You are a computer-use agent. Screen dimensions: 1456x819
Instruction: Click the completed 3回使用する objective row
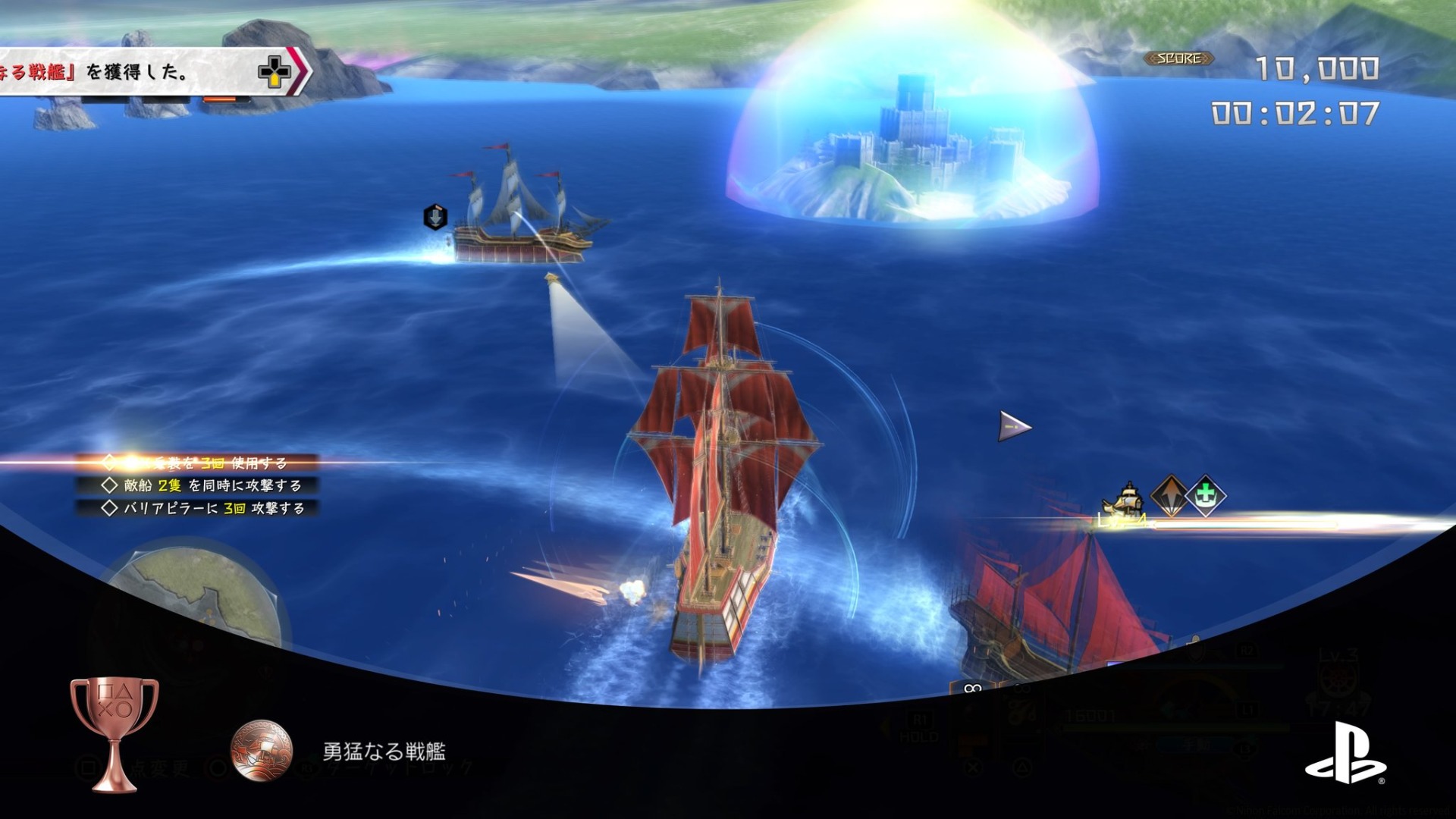[197, 463]
